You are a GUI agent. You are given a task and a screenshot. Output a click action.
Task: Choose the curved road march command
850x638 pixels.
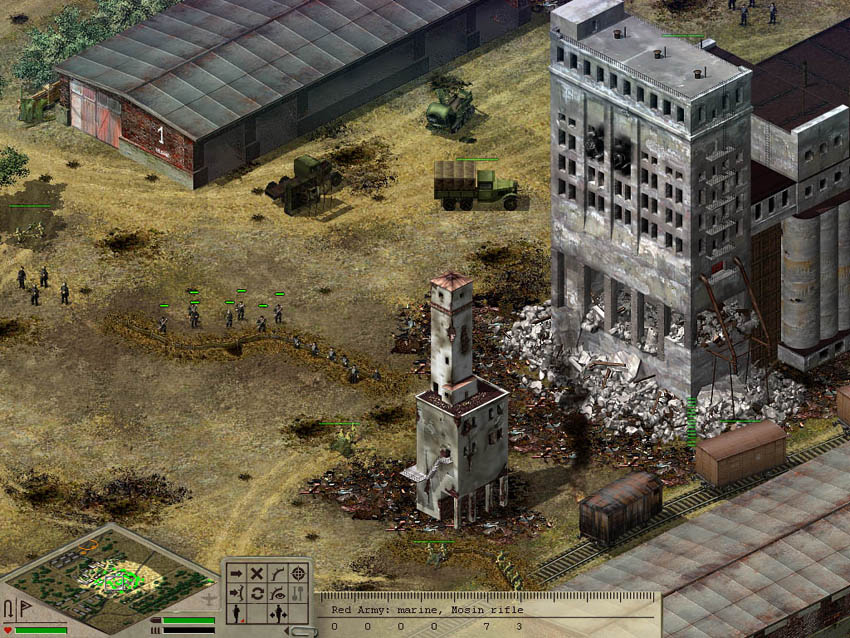[x=277, y=574]
